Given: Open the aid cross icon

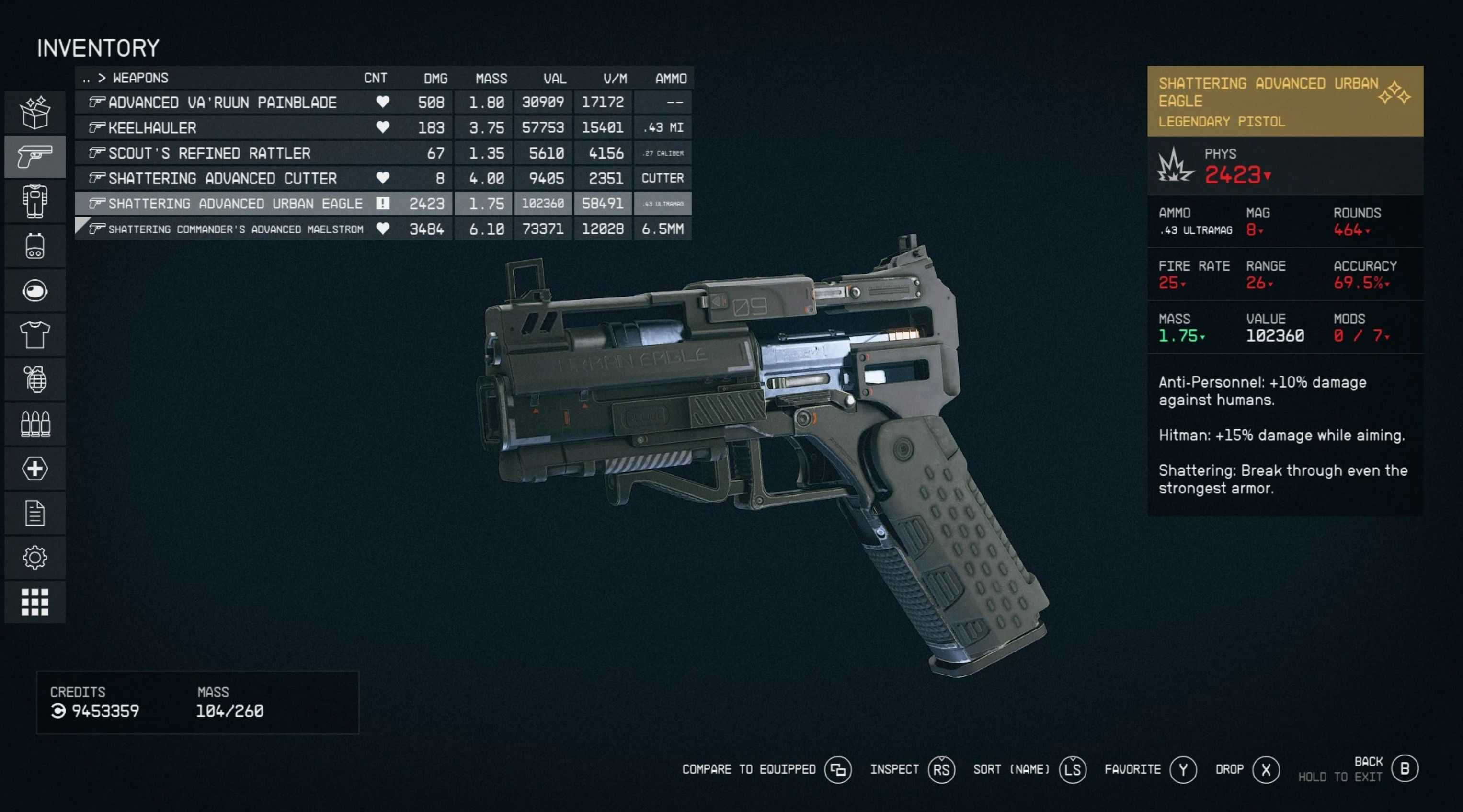Looking at the screenshot, I should [35, 468].
